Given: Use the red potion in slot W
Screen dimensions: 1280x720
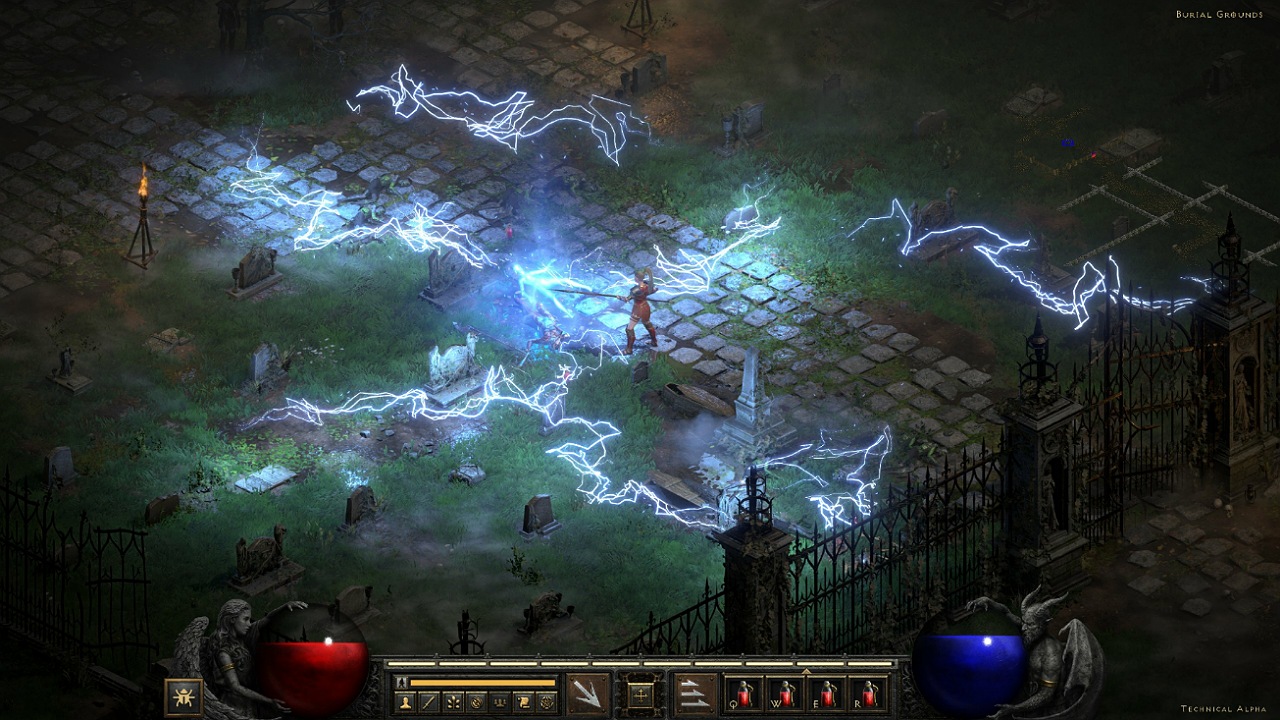Looking at the screenshot, I should coord(785,694).
